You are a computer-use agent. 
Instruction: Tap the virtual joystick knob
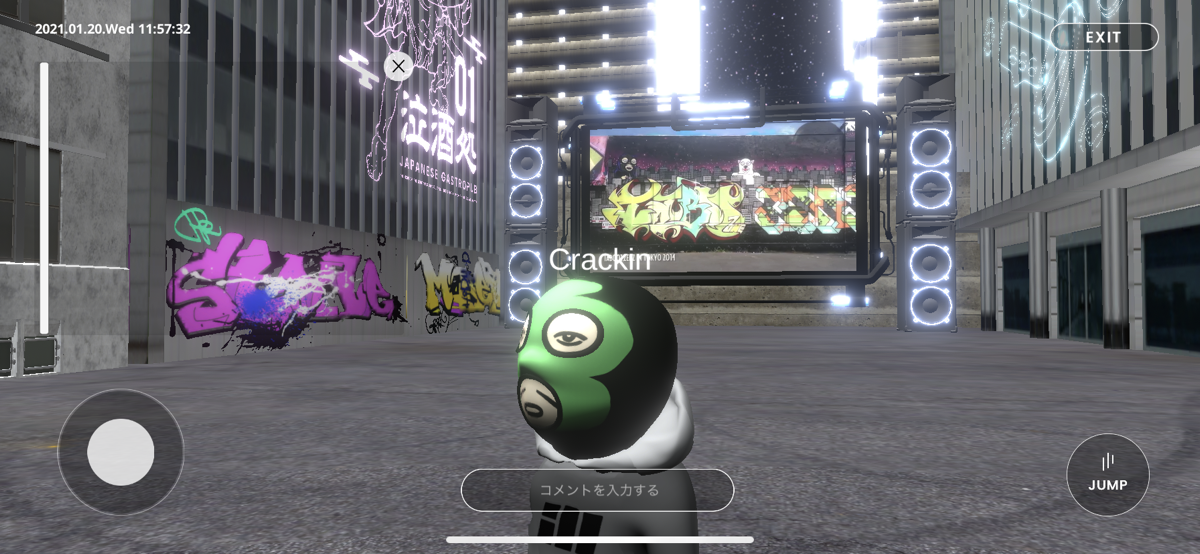(120, 452)
